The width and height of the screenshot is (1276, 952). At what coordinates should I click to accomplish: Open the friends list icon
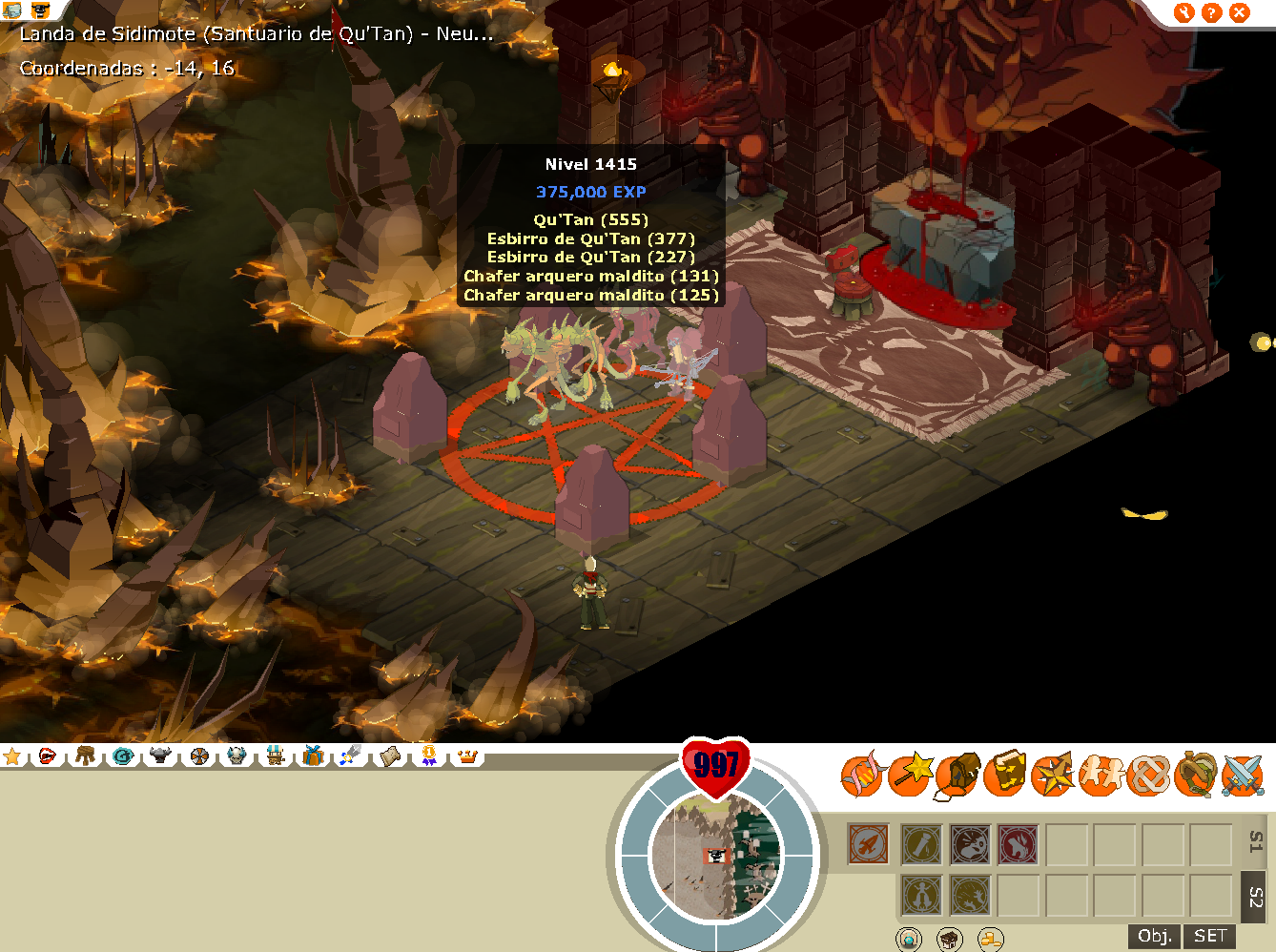click(1101, 775)
